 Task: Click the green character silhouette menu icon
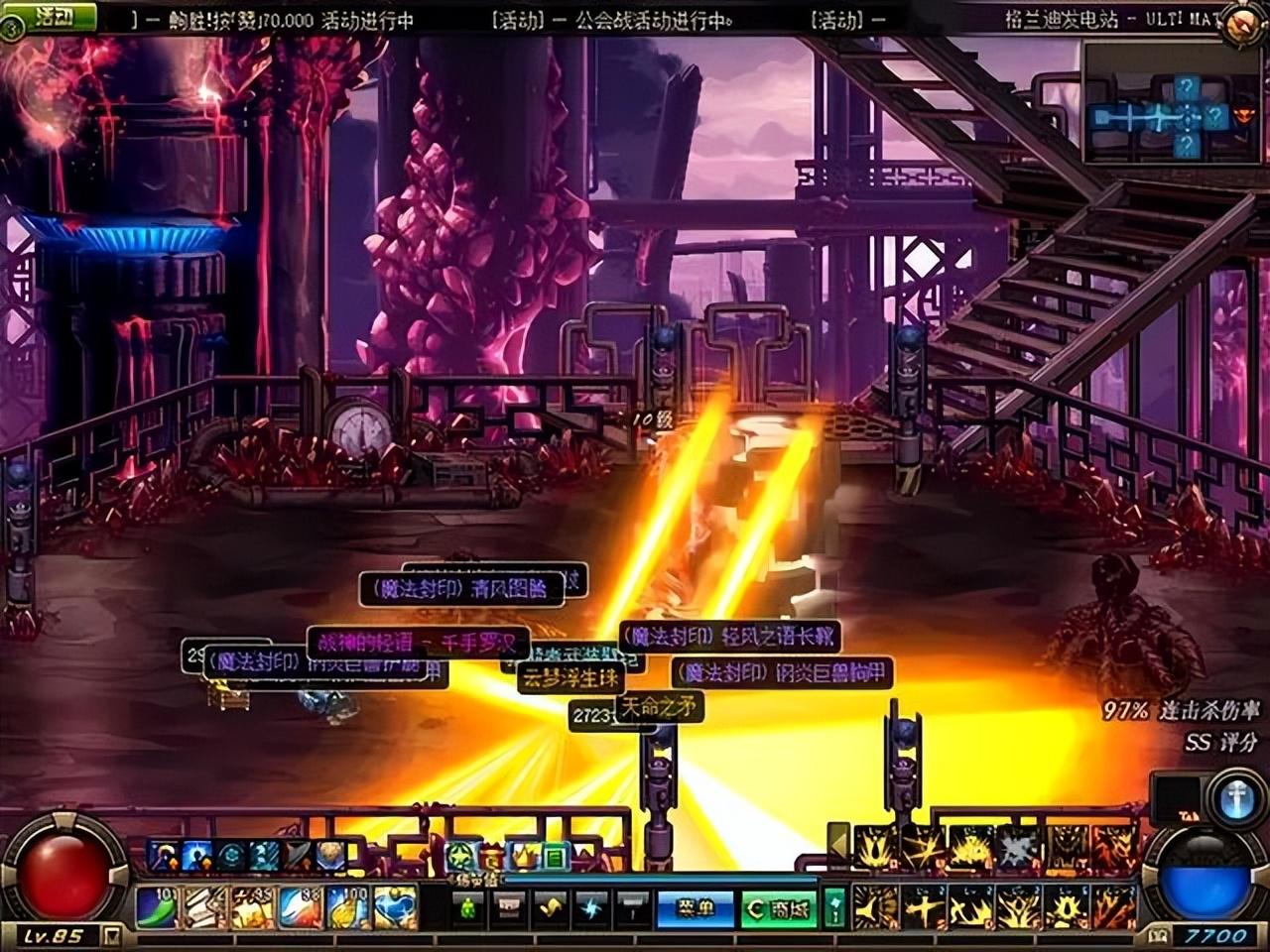coord(468,907)
